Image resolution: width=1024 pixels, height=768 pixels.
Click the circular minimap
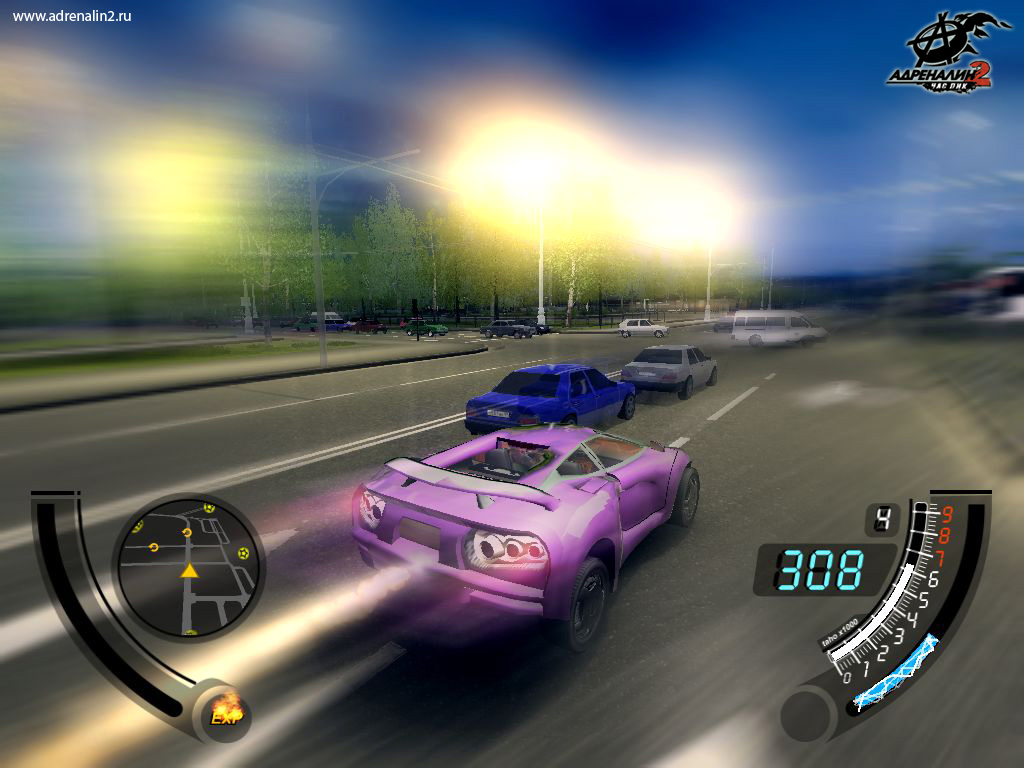[187, 566]
